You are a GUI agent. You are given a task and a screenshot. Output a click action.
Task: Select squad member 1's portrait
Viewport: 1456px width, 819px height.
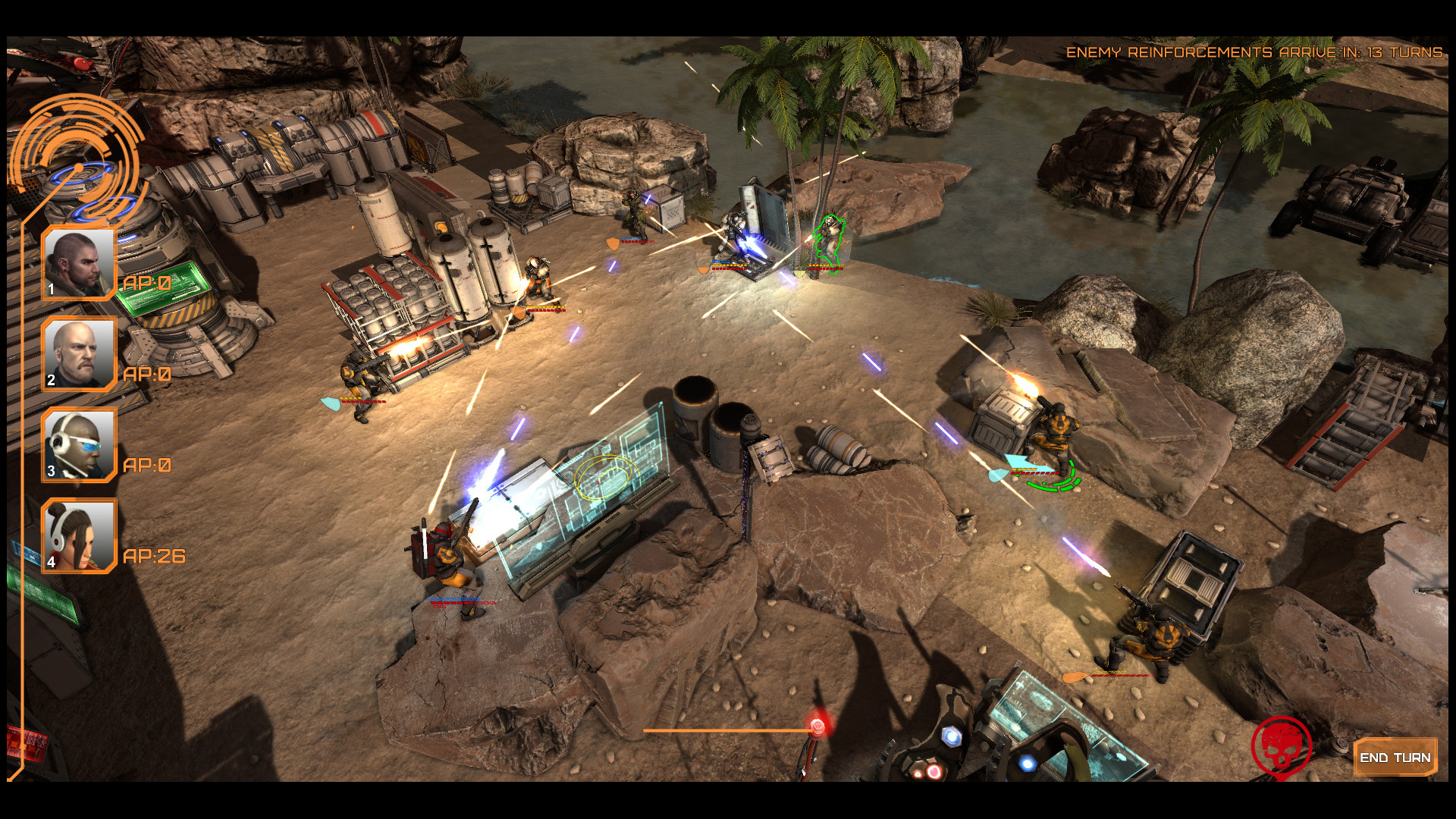coord(78,262)
